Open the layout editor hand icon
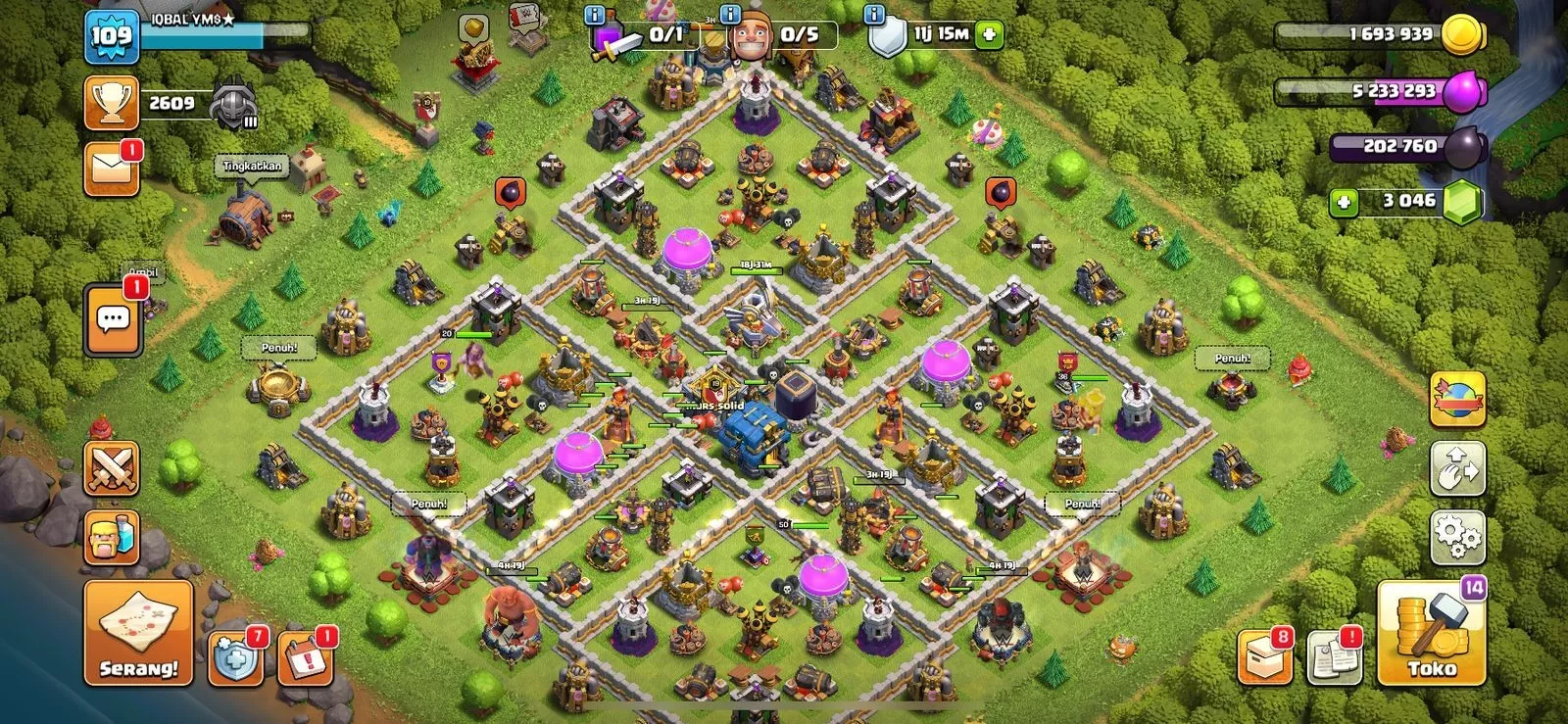1568x724 pixels. click(x=1457, y=468)
